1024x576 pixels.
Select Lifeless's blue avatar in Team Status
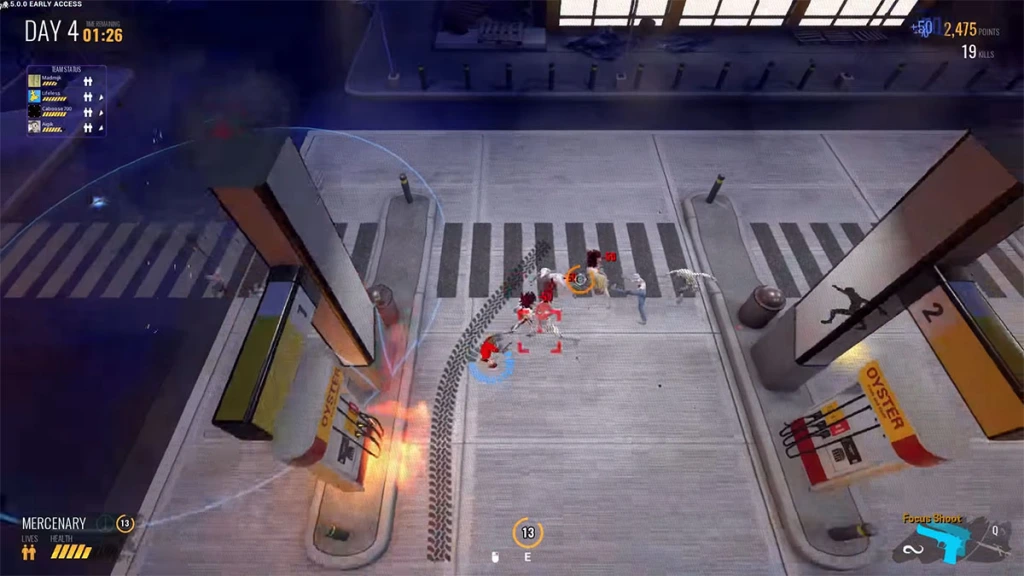pyautogui.click(x=34, y=96)
